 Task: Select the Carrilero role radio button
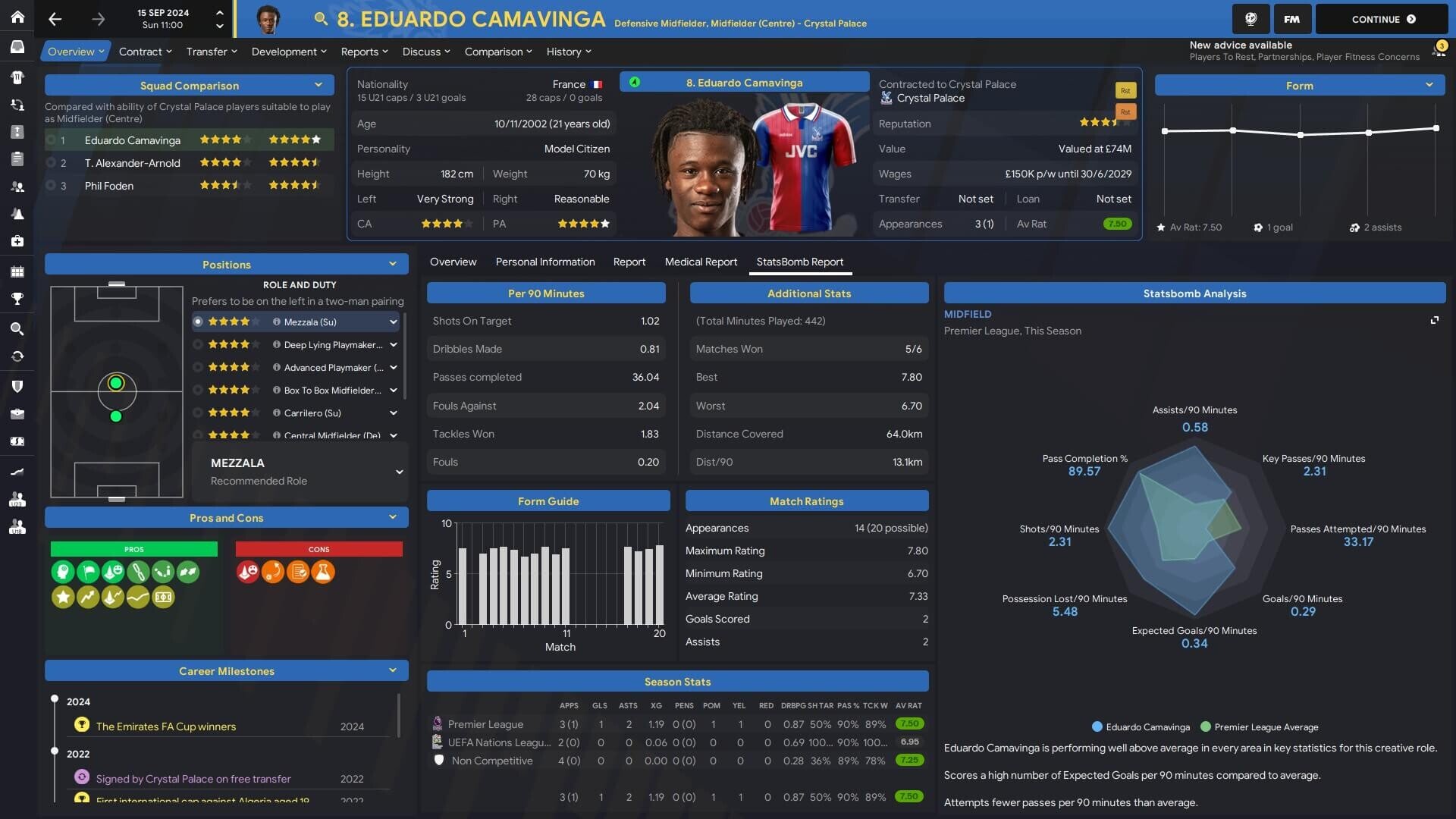198,413
